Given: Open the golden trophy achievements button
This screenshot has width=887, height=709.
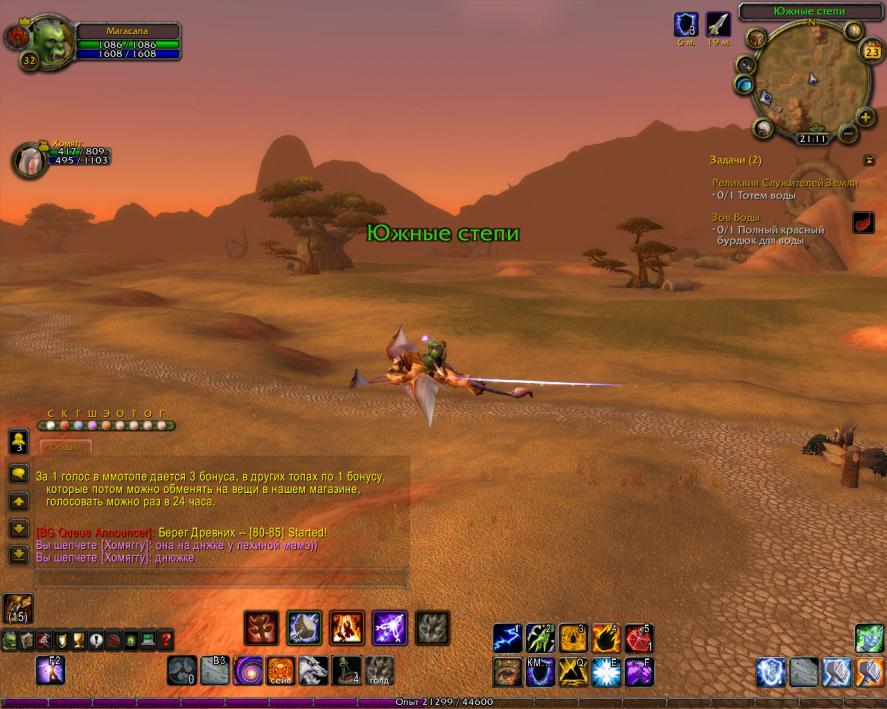Looking at the screenshot, I should coord(78,640).
